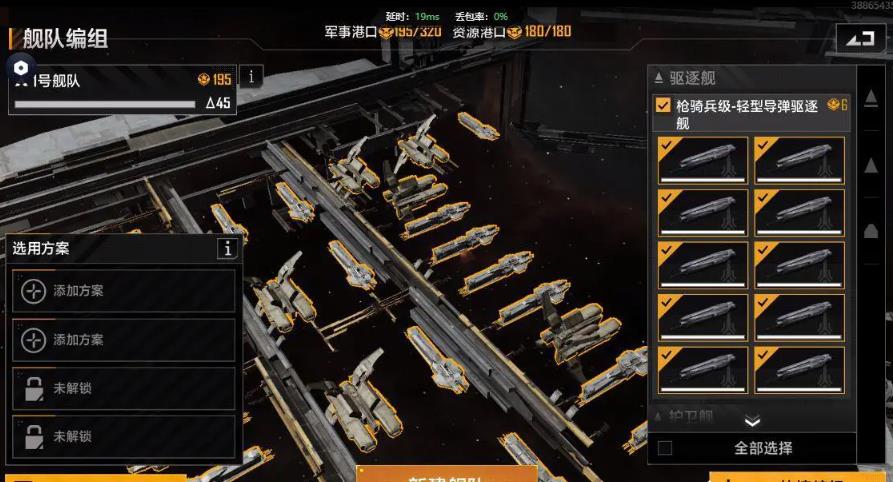Tick the 全部选择 checkbox

tap(665, 448)
